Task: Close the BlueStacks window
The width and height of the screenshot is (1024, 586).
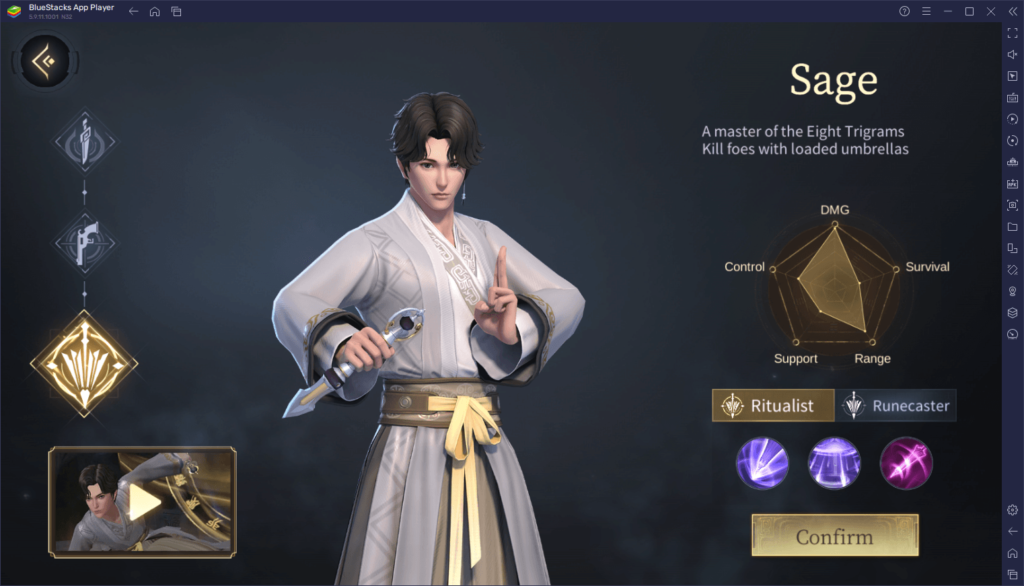Action: (x=990, y=11)
